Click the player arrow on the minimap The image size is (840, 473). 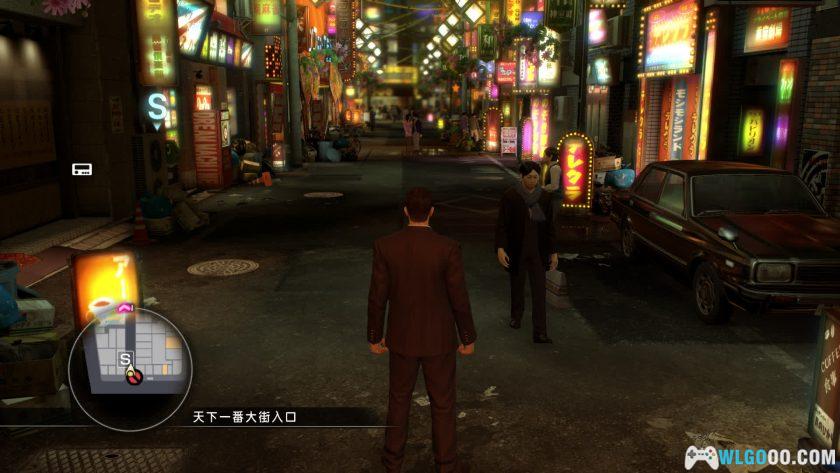[x=132, y=376]
